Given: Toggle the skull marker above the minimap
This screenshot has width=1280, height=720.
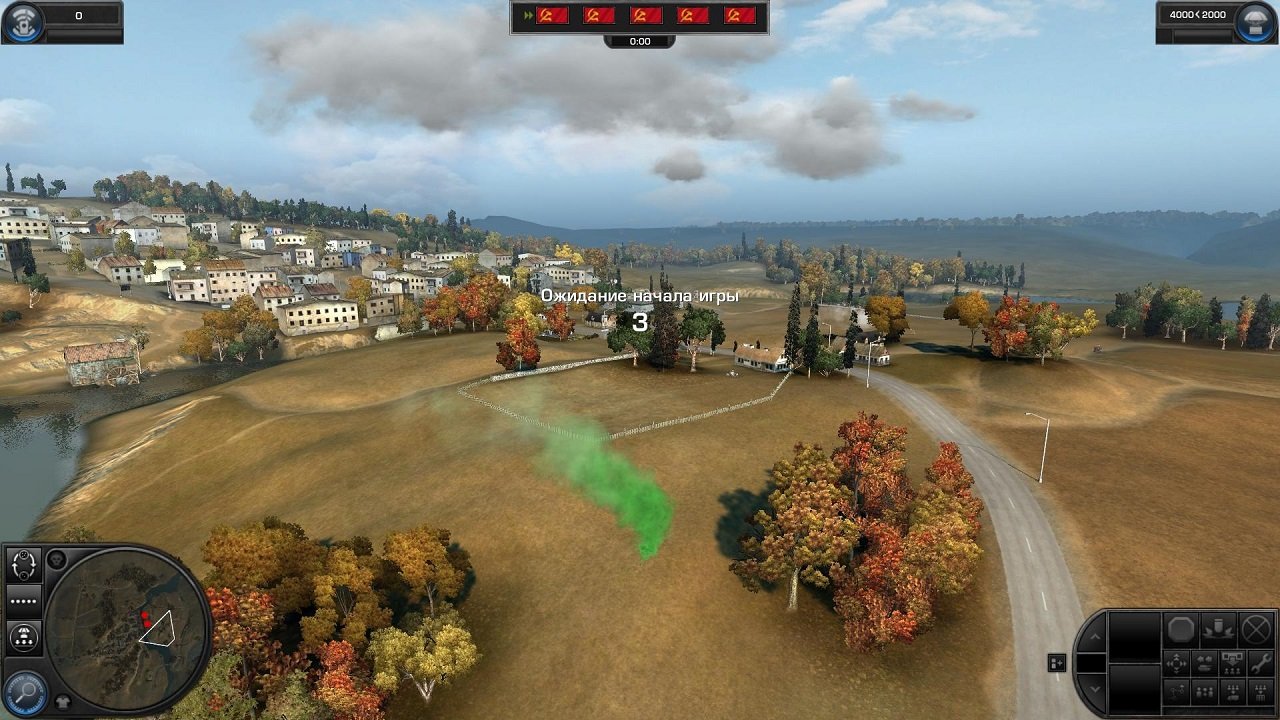Looking at the screenshot, I should point(57,559).
